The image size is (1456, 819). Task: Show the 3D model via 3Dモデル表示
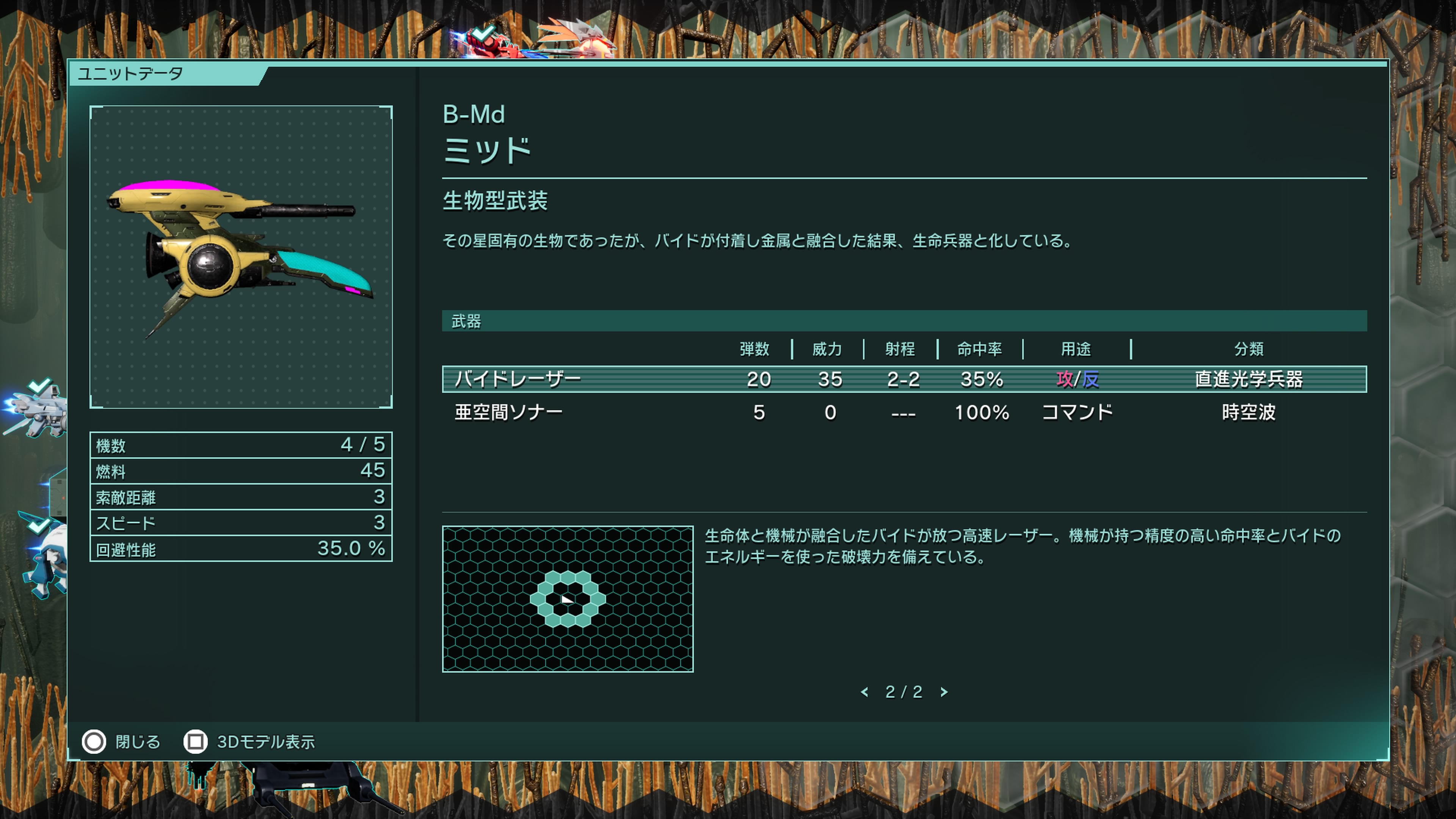click(x=250, y=742)
